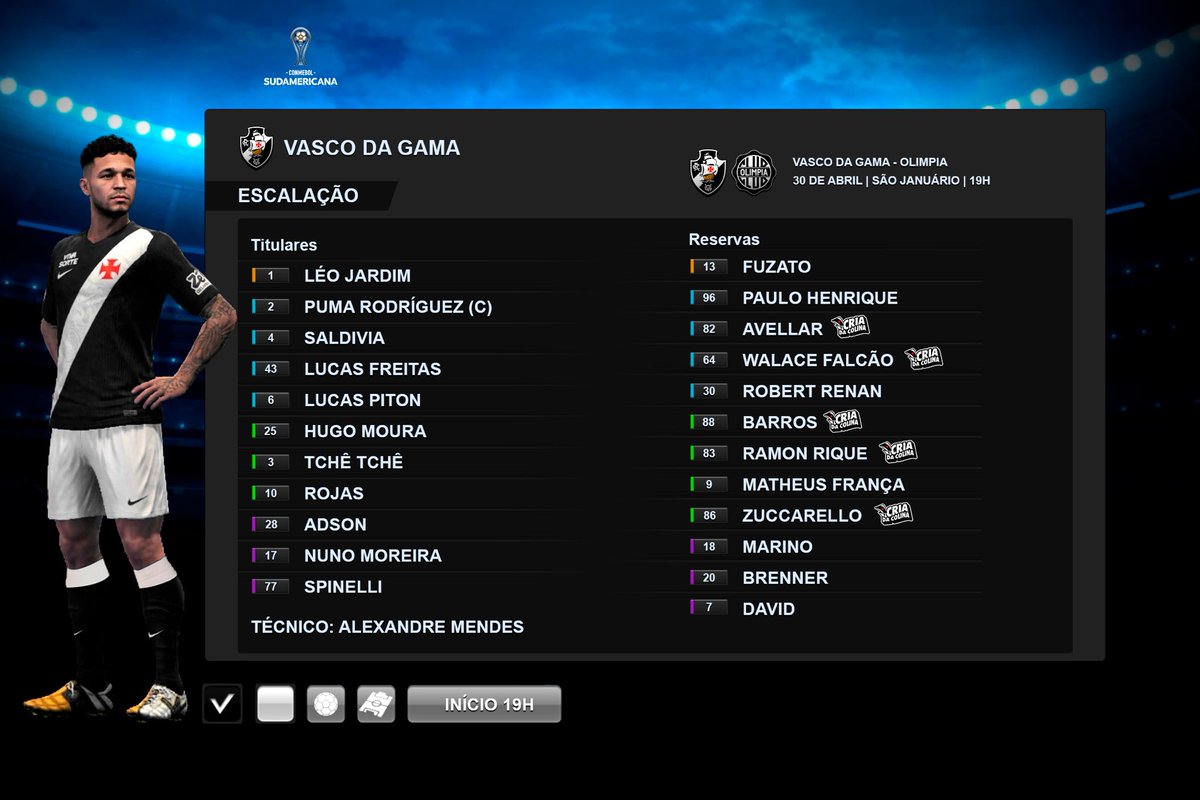Choose captain Puma Rodríguez row

tap(397, 307)
